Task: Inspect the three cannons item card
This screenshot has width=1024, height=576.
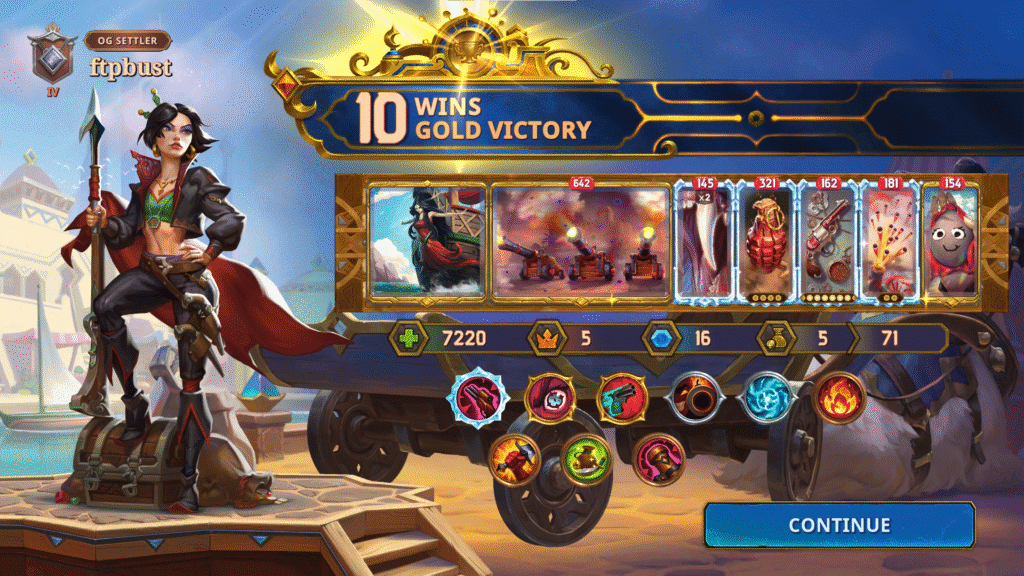Action: click(x=581, y=241)
